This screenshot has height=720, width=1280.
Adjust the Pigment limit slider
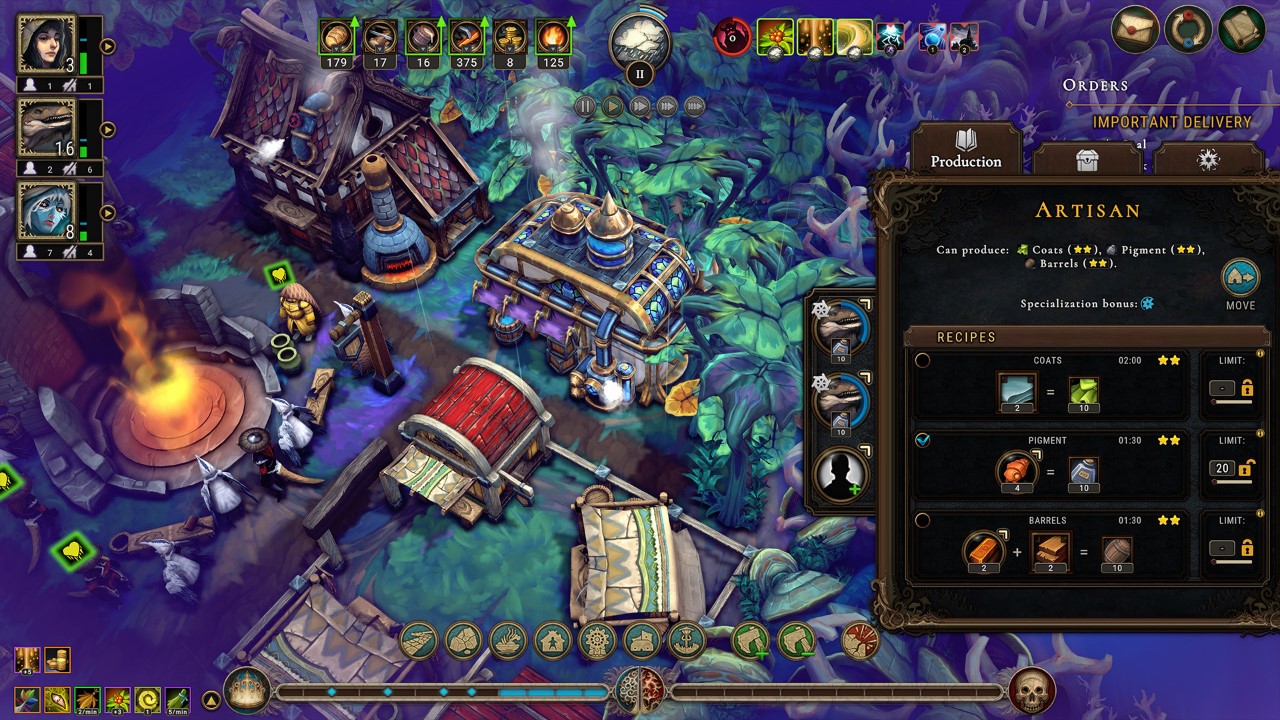[1230, 481]
